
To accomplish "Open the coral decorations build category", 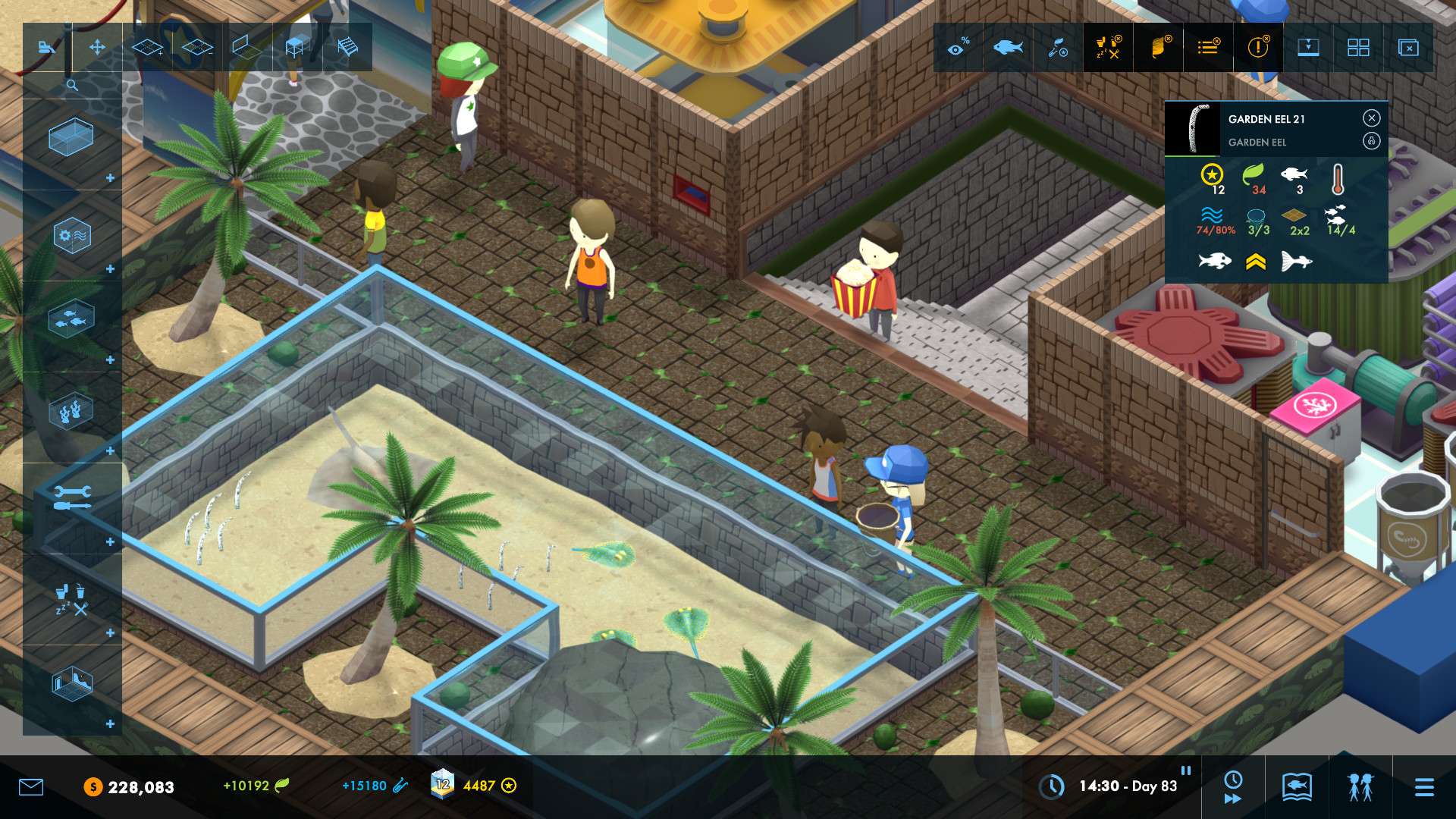I will (x=71, y=412).
